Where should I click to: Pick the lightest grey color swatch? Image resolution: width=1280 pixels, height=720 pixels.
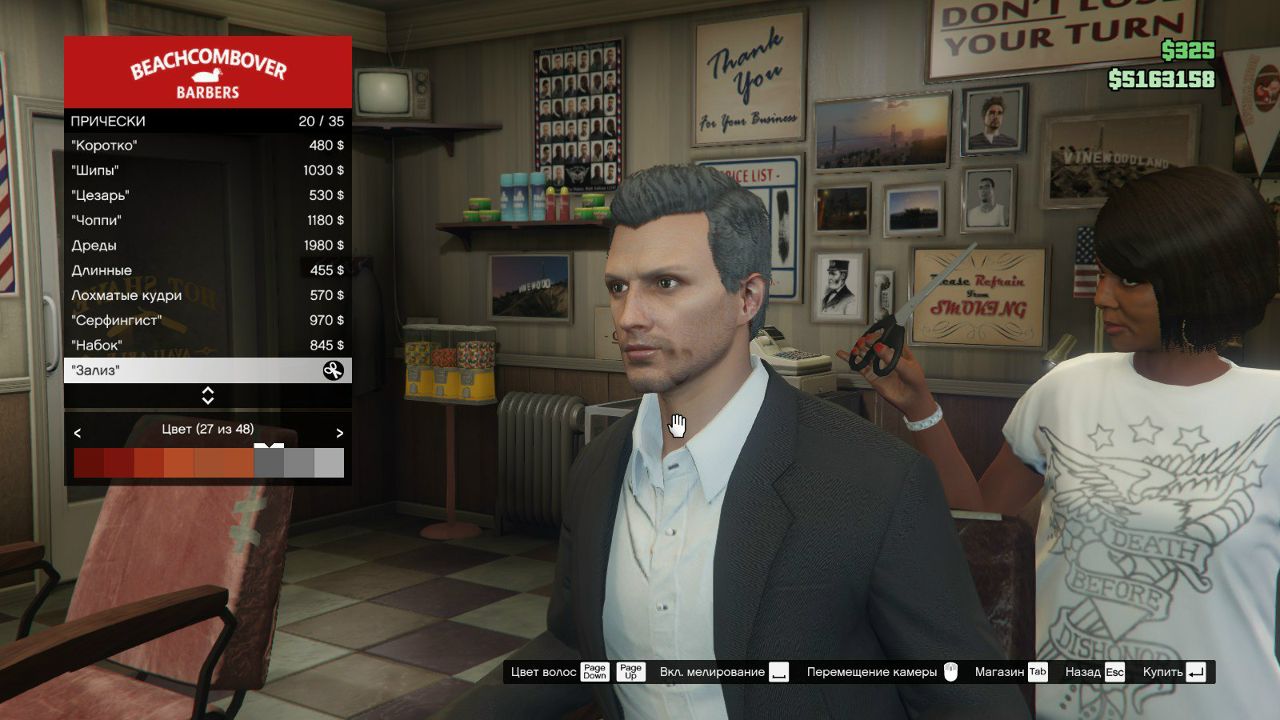point(329,463)
